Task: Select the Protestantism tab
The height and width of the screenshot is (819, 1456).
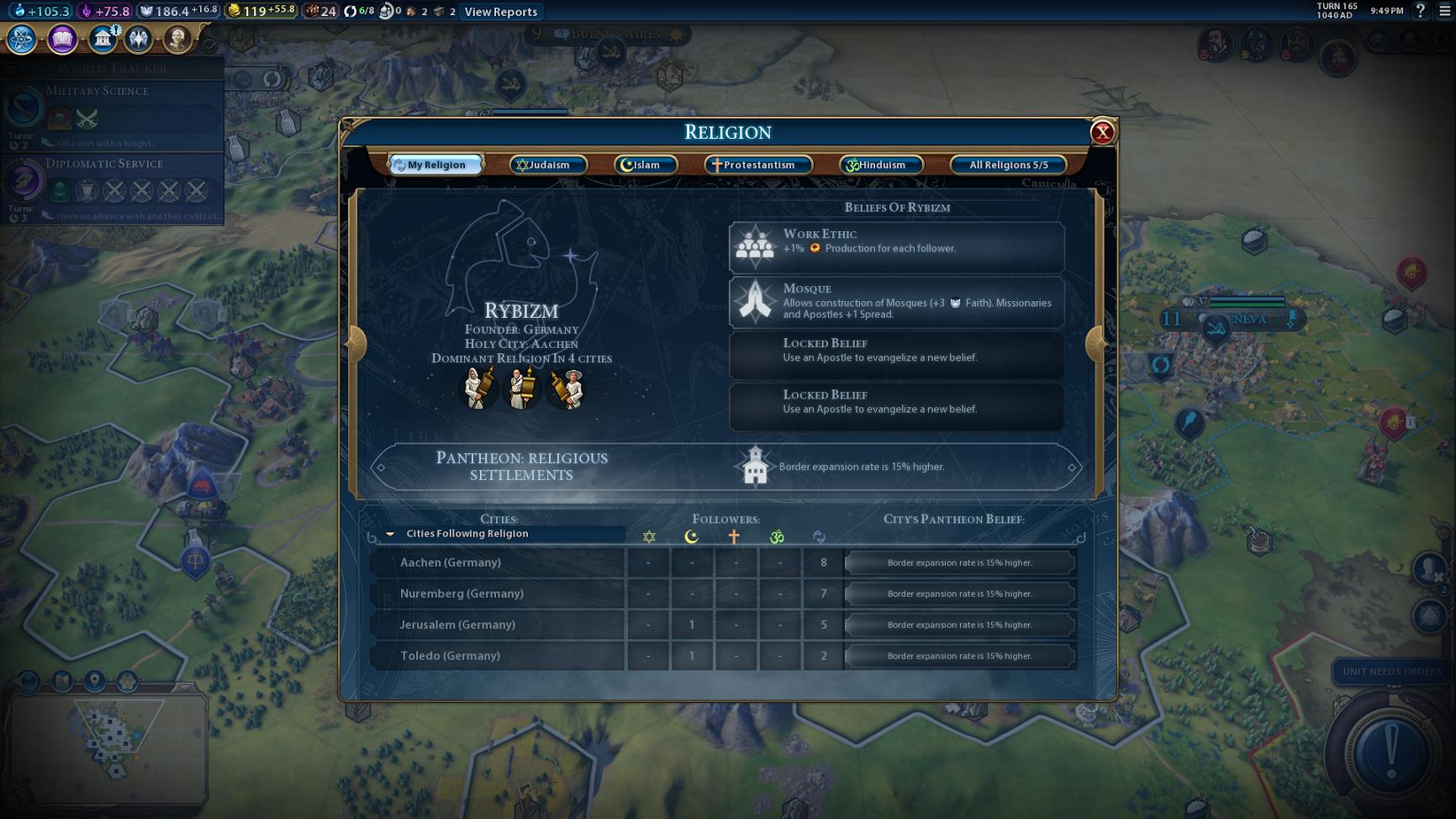Action: 757,165
